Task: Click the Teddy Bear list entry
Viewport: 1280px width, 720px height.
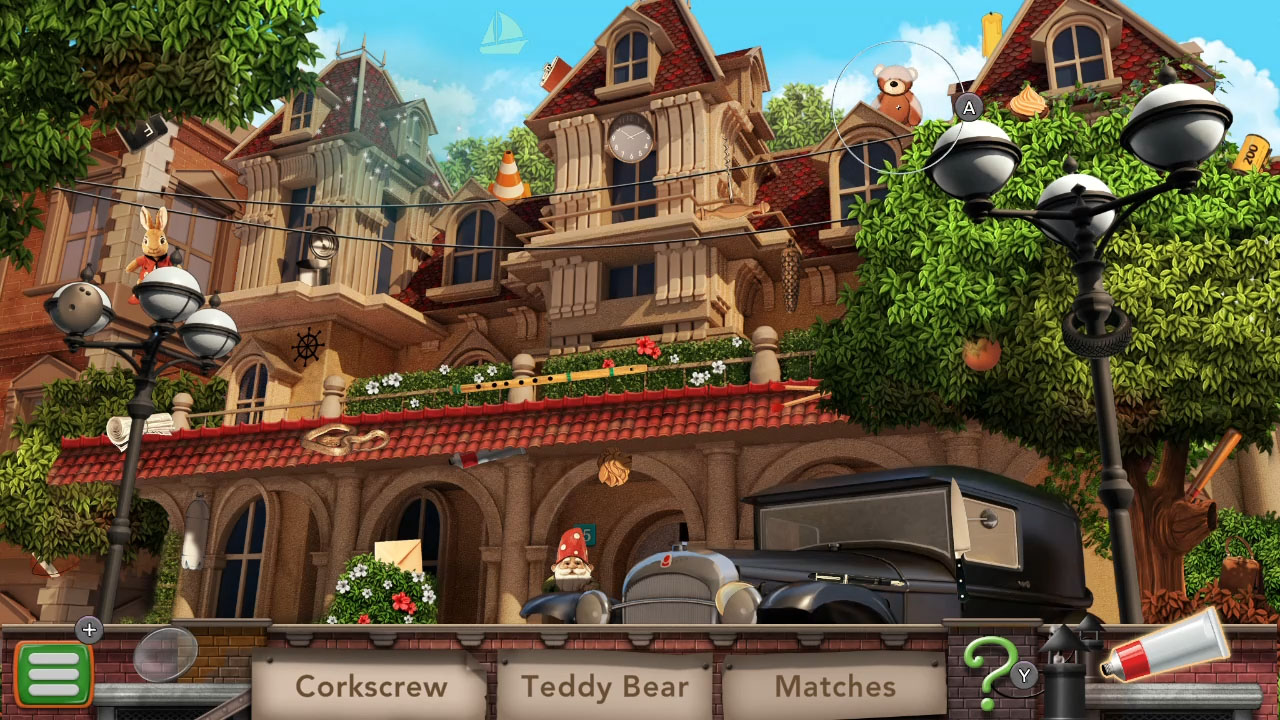Action: point(604,687)
